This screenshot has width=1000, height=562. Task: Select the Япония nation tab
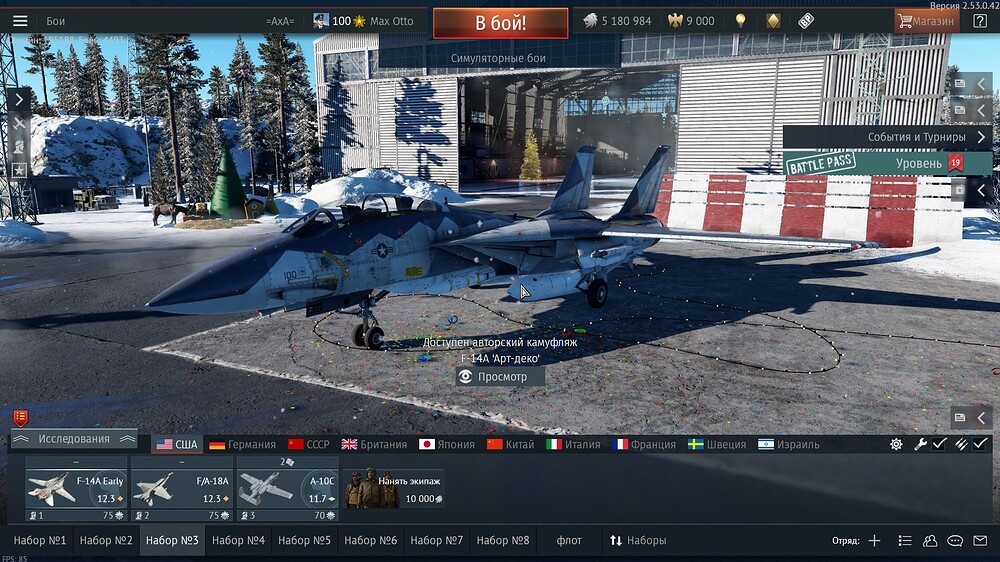(x=447, y=444)
